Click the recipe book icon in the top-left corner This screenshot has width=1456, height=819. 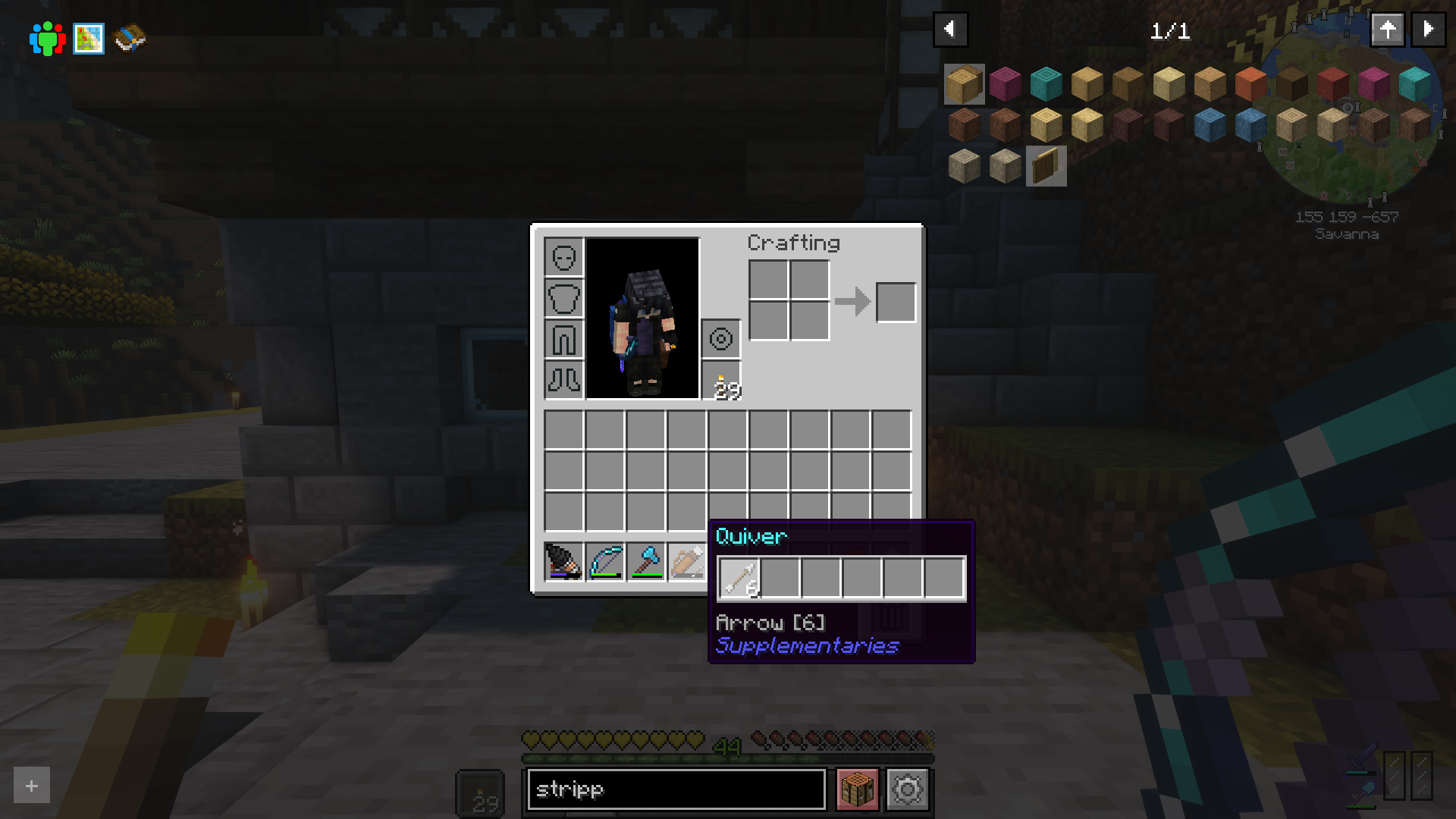[x=129, y=37]
